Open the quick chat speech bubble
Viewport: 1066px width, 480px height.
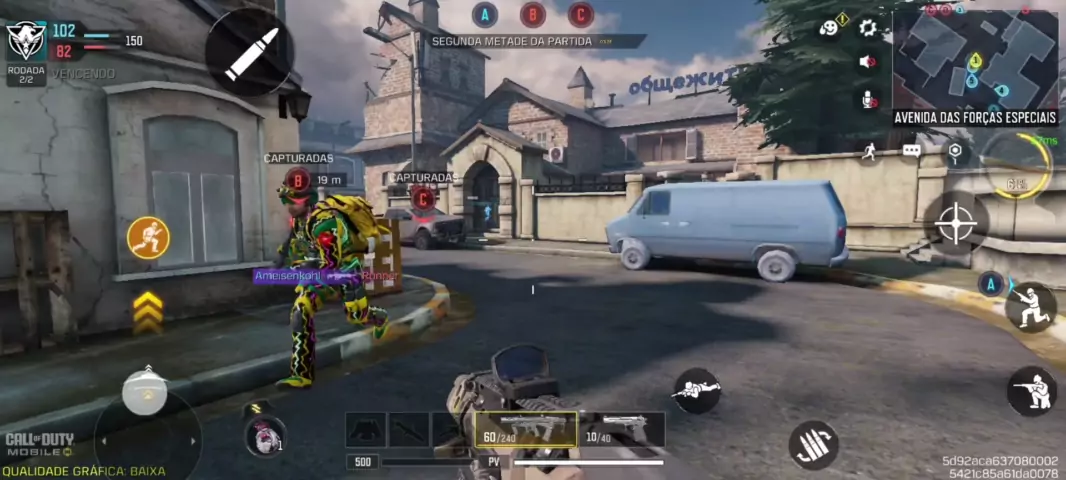pyautogui.click(x=911, y=151)
